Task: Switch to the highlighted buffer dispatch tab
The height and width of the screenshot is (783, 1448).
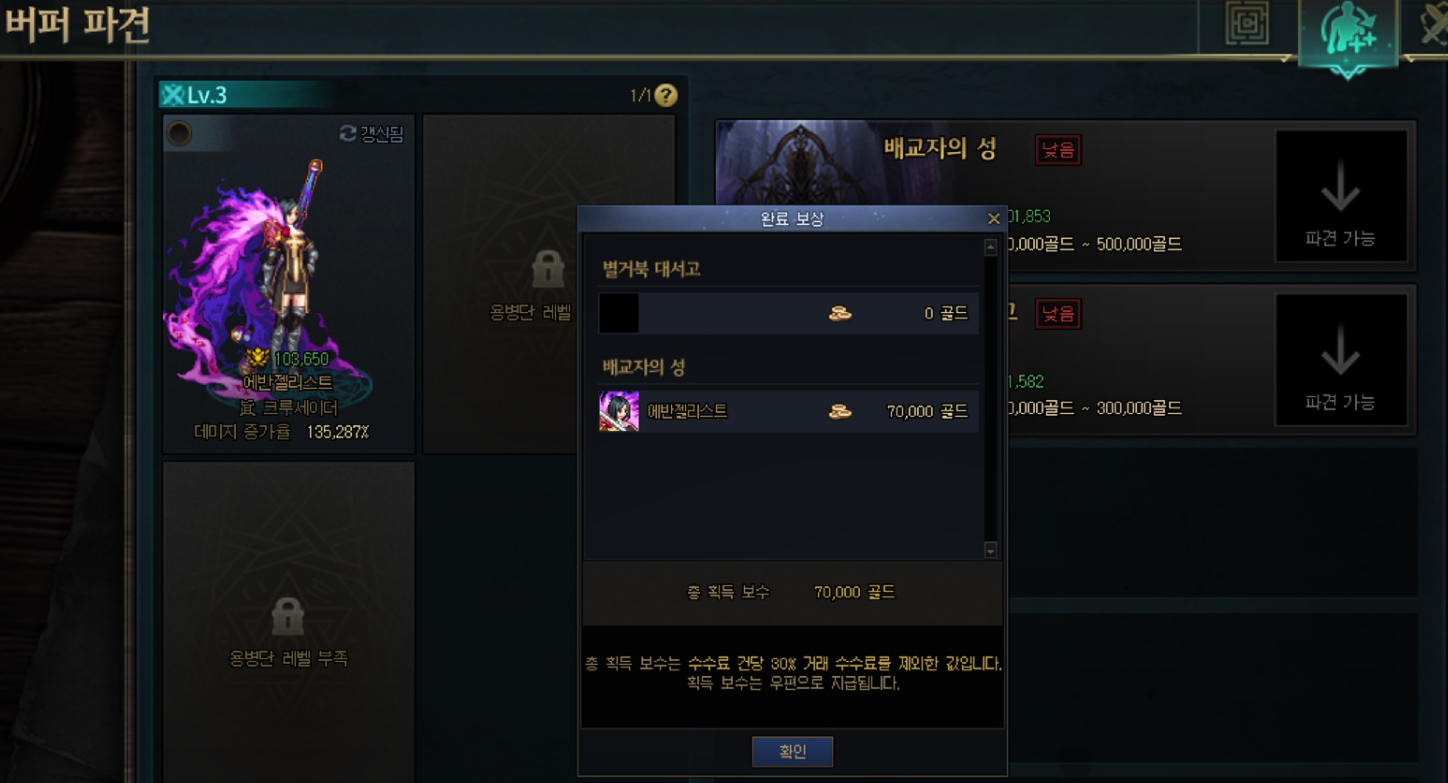Action: click(x=1347, y=32)
